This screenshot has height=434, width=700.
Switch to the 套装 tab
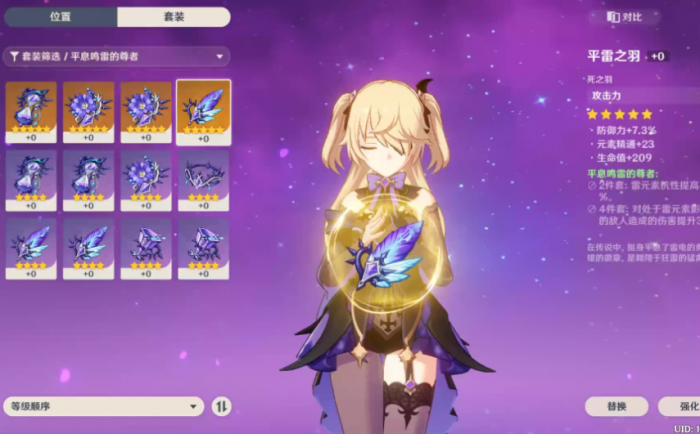click(173, 17)
